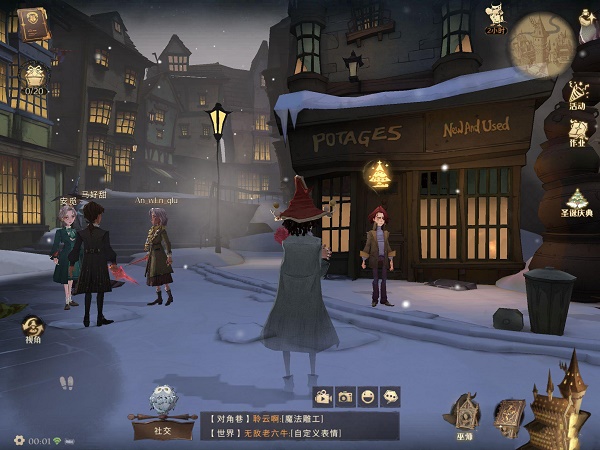Open the castle icon in the corner

560,405
